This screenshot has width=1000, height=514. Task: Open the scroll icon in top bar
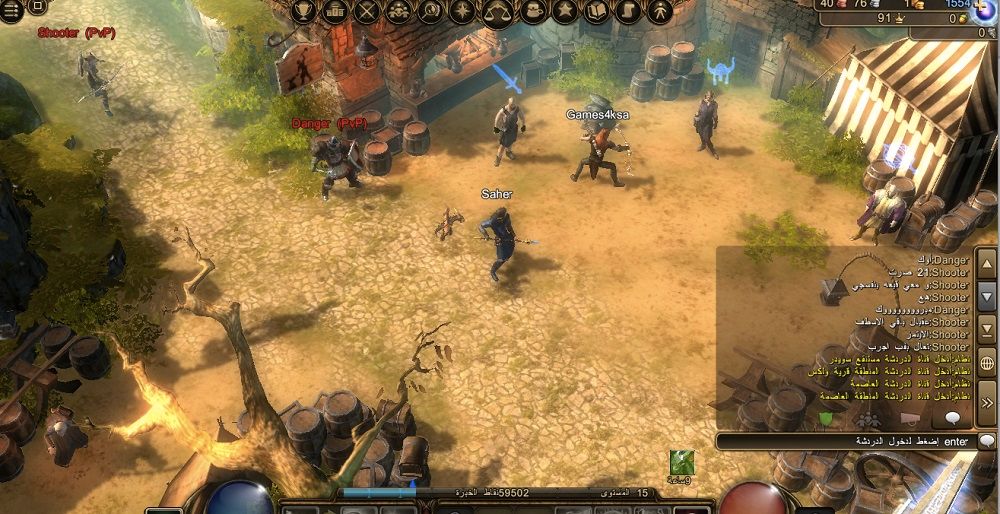628,12
